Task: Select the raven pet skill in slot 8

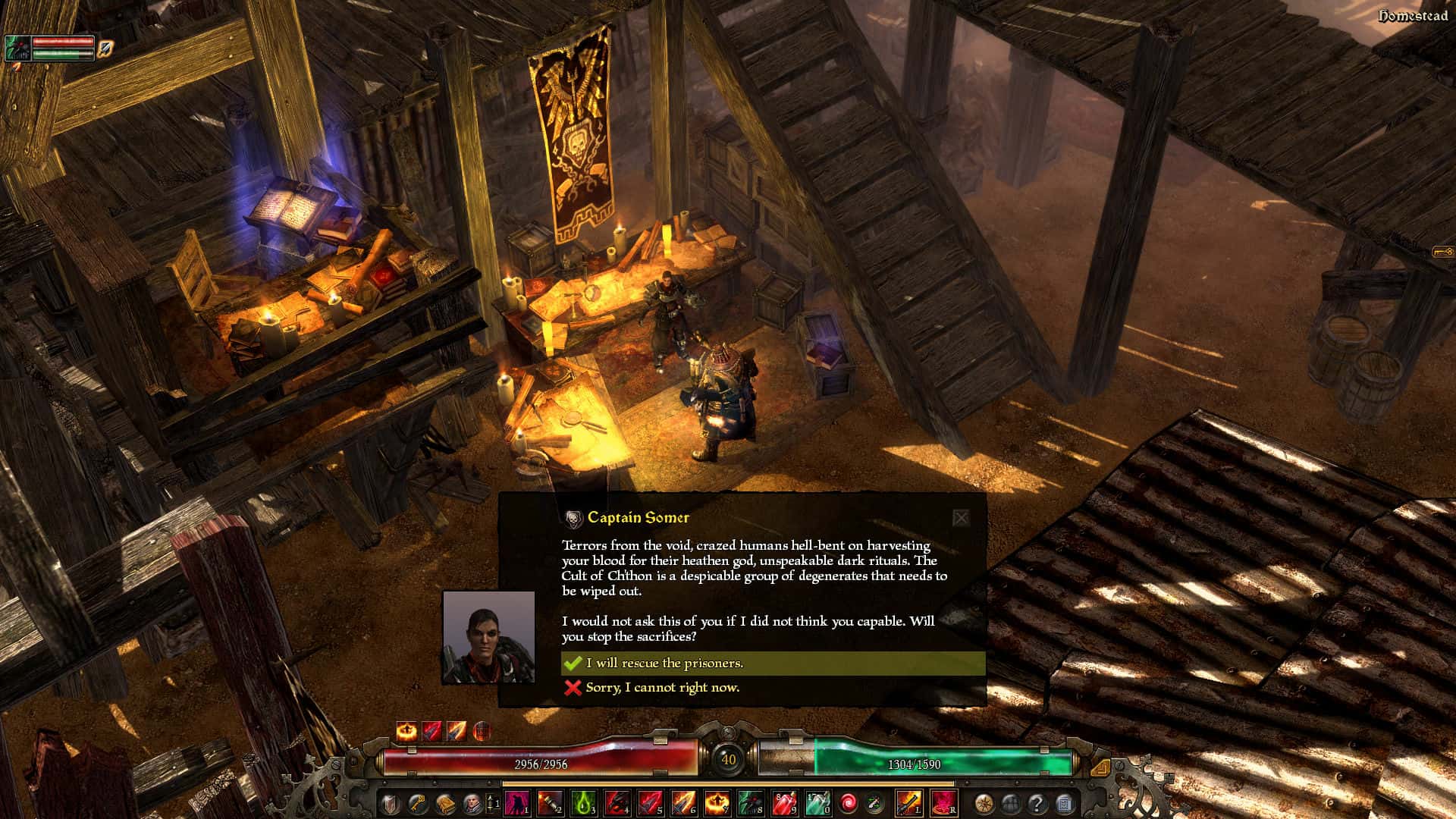Action: coord(751,802)
